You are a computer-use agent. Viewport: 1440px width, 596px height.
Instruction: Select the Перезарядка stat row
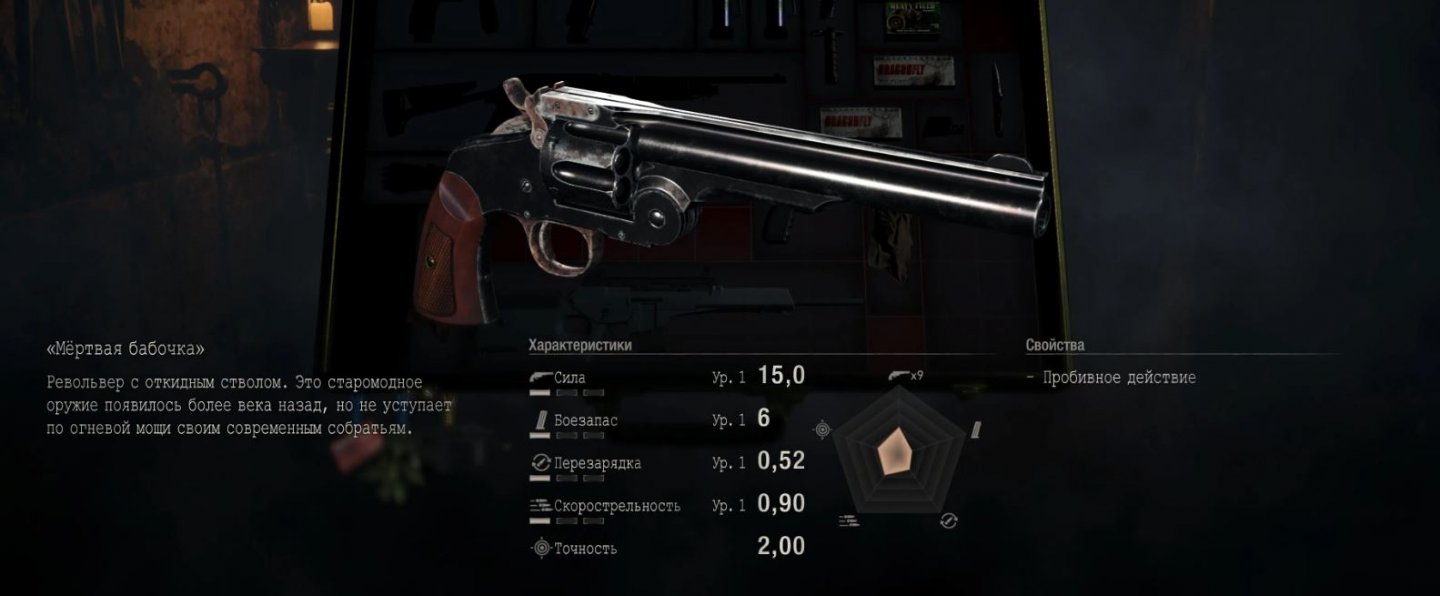(666, 463)
